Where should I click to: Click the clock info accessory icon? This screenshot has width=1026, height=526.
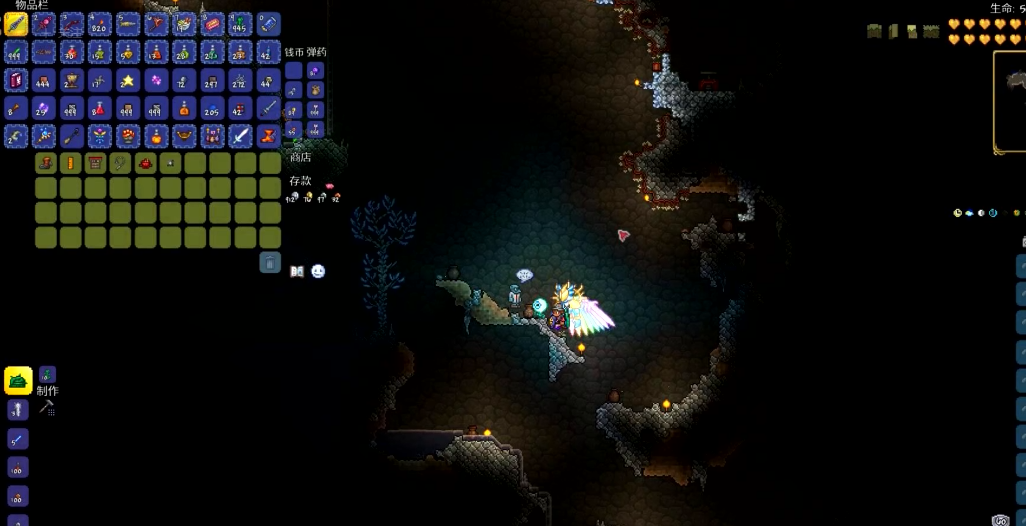click(x=957, y=213)
